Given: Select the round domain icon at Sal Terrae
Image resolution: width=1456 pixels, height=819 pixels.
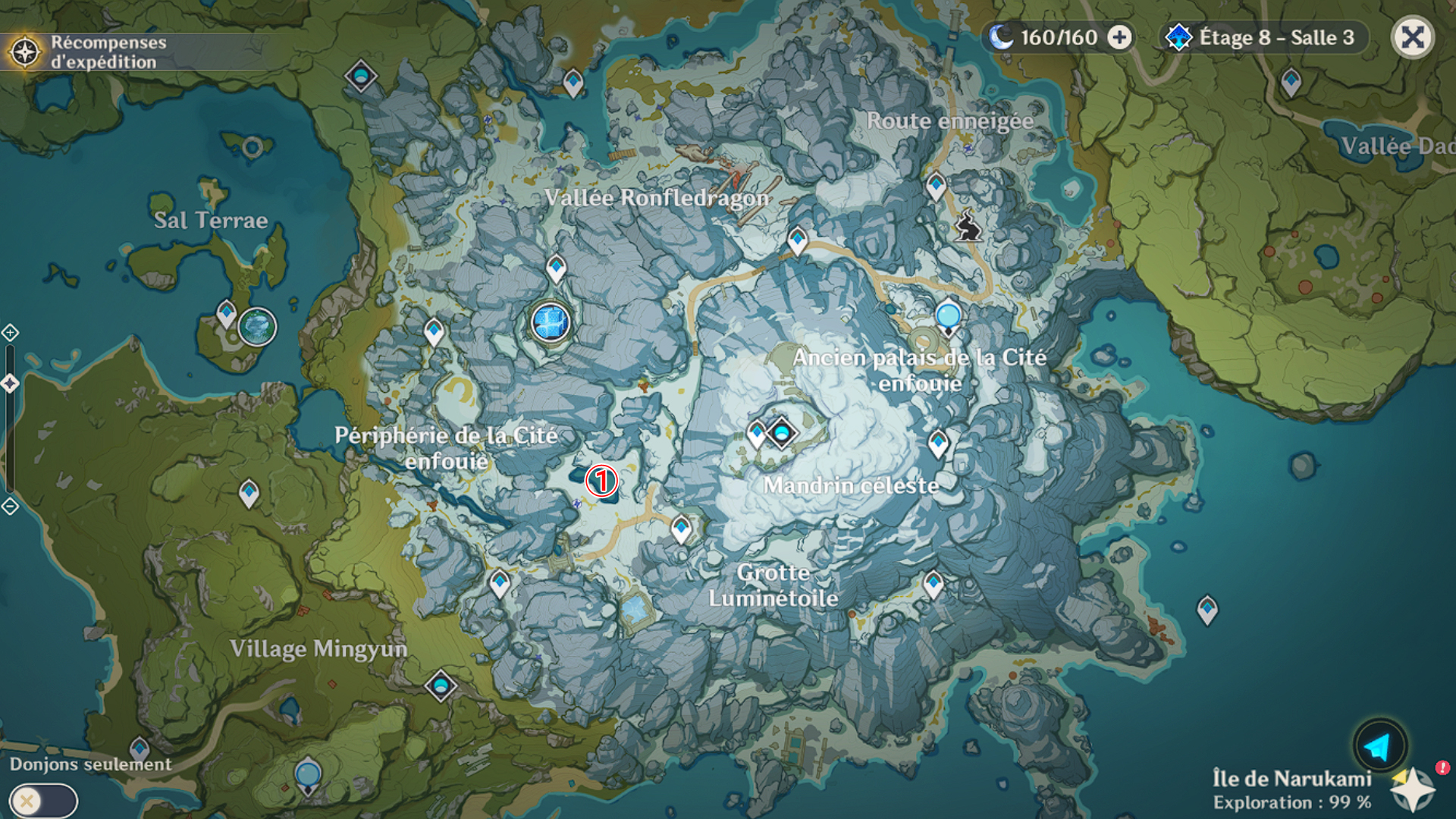Looking at the screenshot, I should [x=257, y=327].
